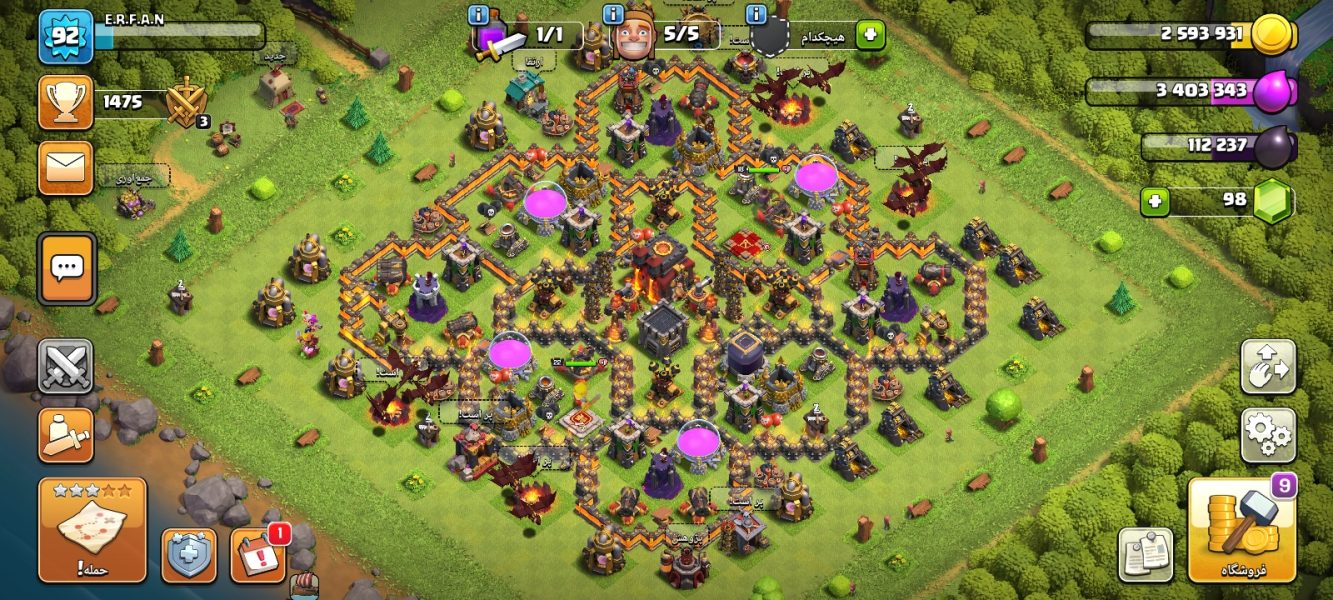This screenshot has height=600, width=1333.
Task: Click the green plus on the shield status
Action: tap(870, 36)
